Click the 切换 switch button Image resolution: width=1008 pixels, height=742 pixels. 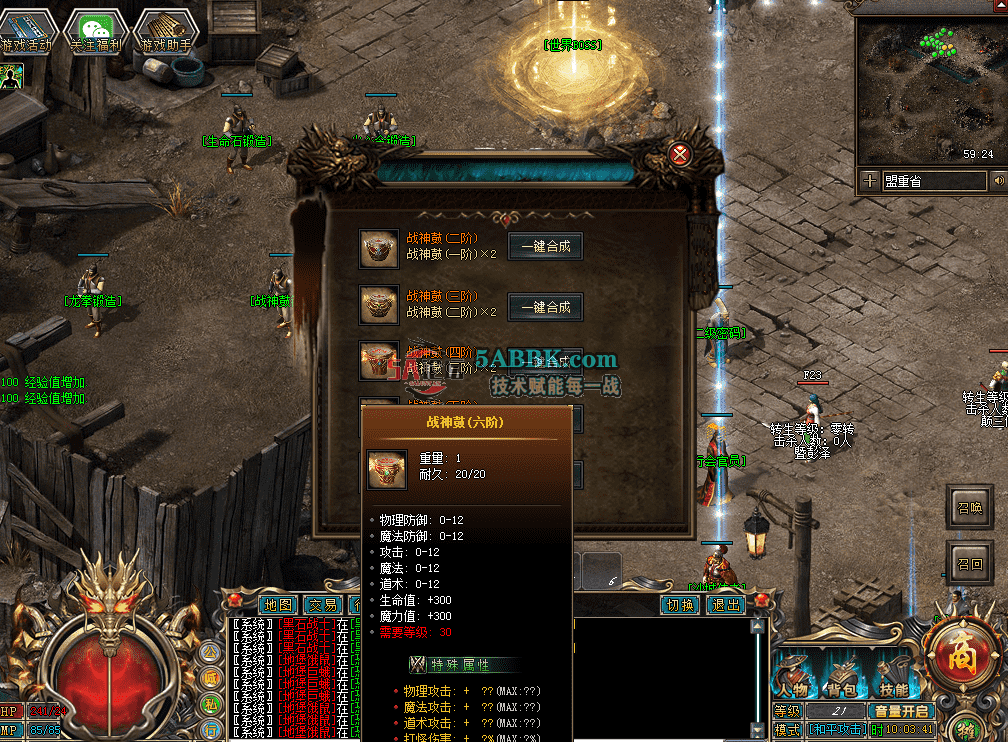tap(680, 605)
